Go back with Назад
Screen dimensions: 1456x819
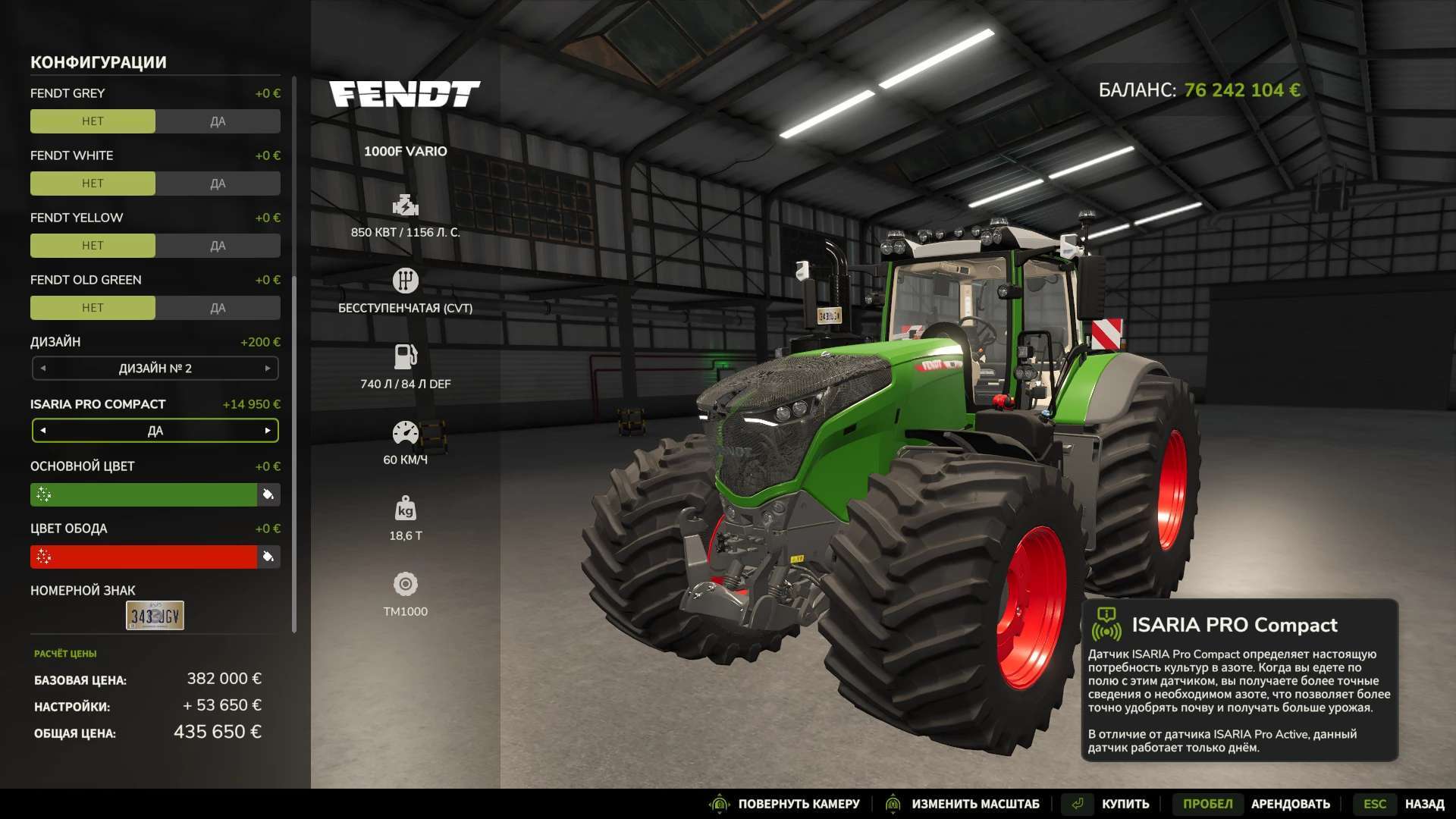coord(1423,804)
